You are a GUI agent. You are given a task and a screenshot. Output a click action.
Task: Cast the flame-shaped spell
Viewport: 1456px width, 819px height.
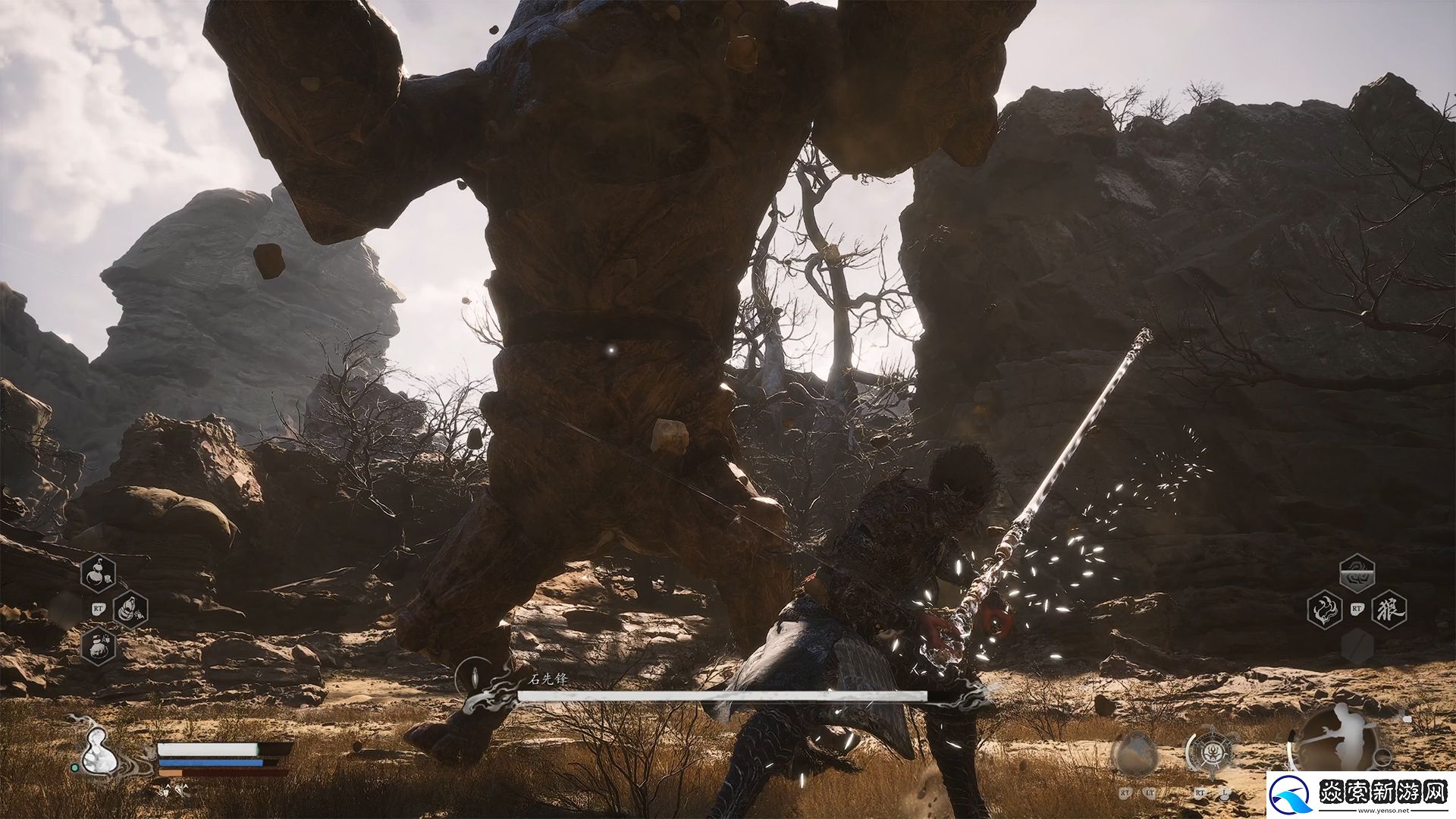pyautogui.click(x=1325, y=609)
